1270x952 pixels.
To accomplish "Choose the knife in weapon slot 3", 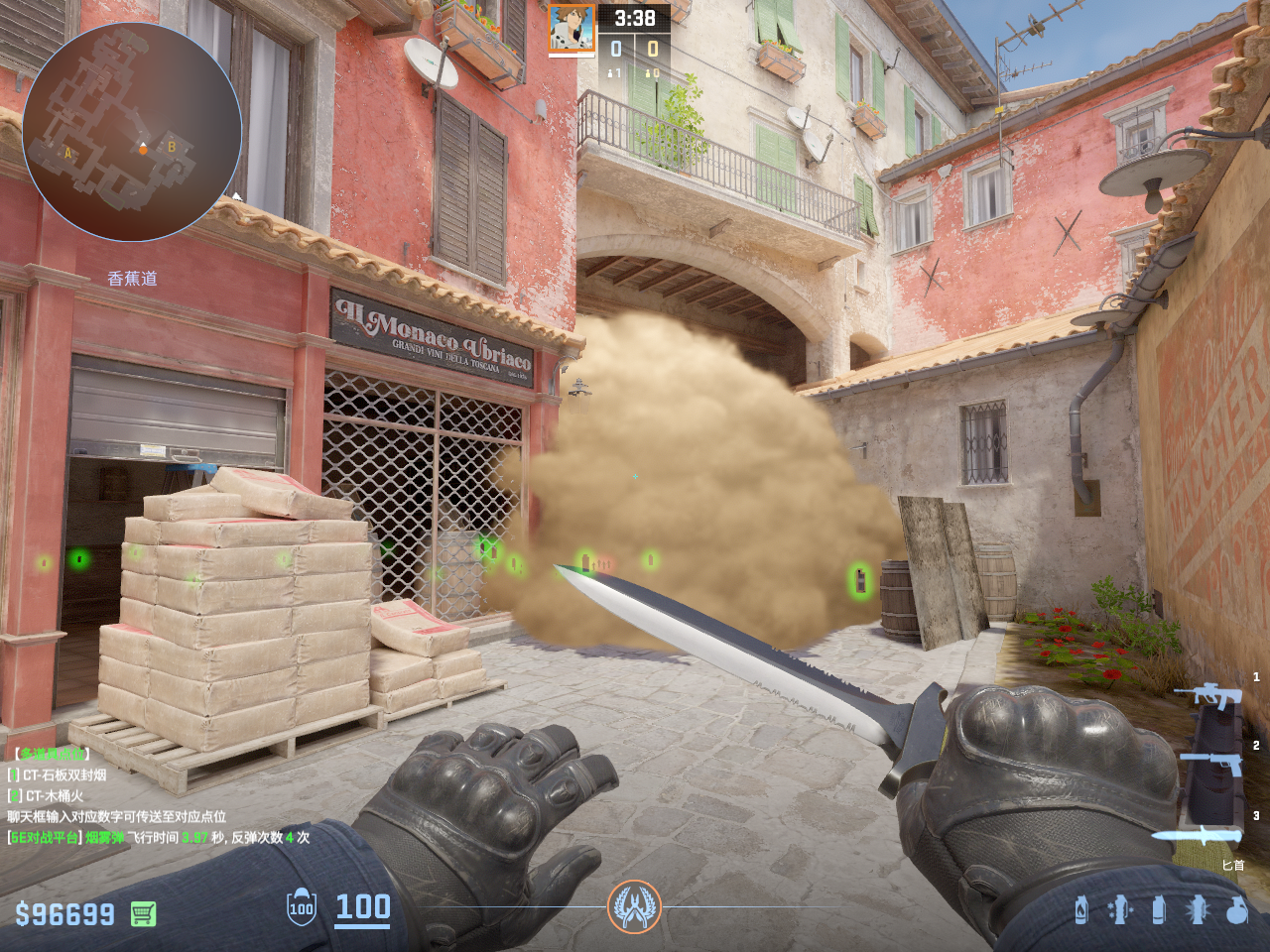I will click(1197, 835).
